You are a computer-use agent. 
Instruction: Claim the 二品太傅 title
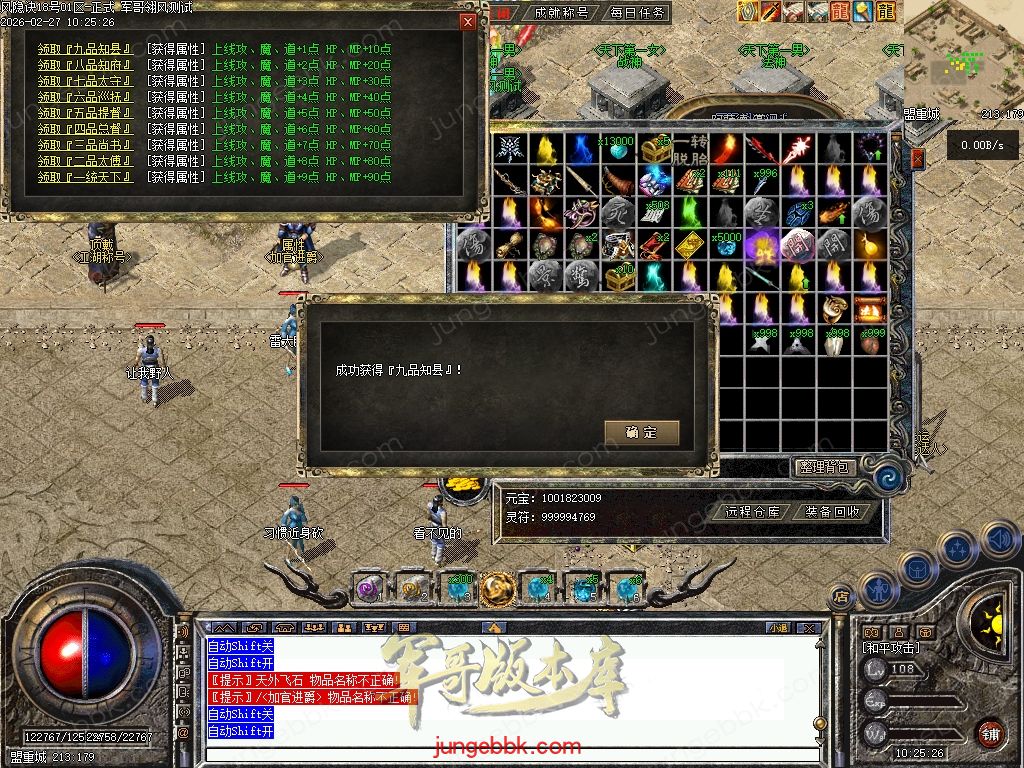click(x=85, y=161)
